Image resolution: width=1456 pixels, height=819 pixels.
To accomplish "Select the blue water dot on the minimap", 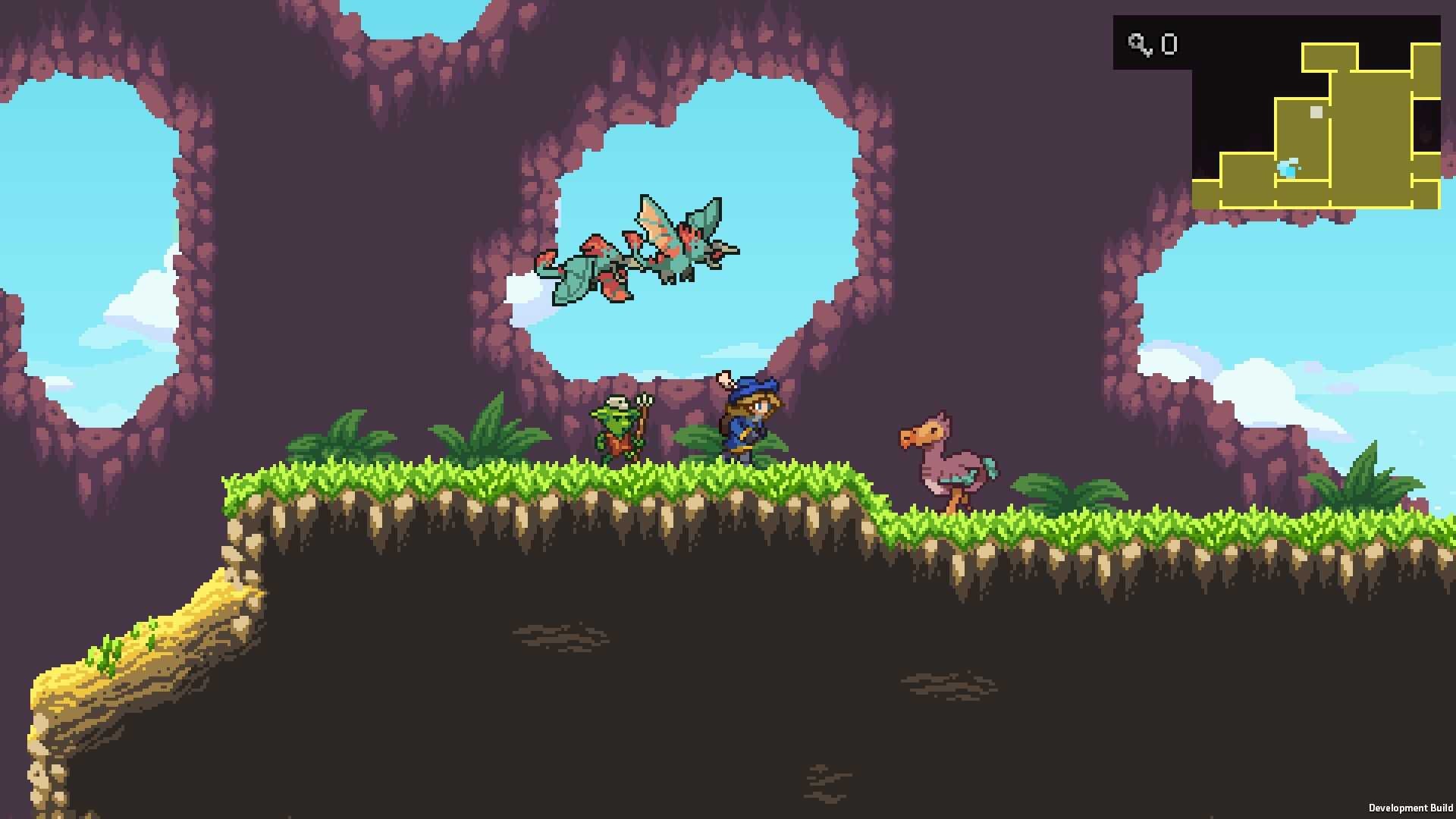I will click(x=1288, y=168).
